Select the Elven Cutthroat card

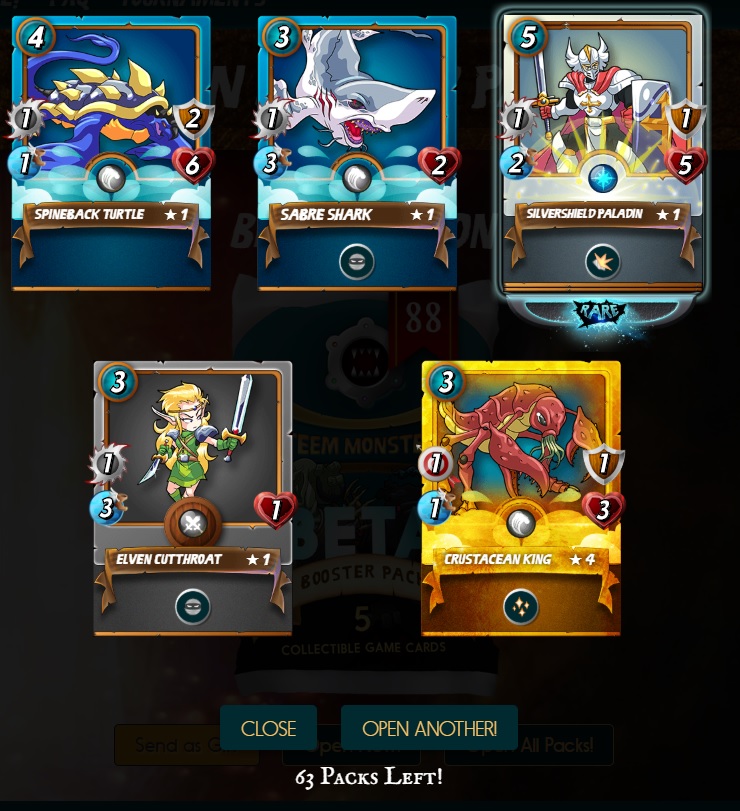point(193,497)
